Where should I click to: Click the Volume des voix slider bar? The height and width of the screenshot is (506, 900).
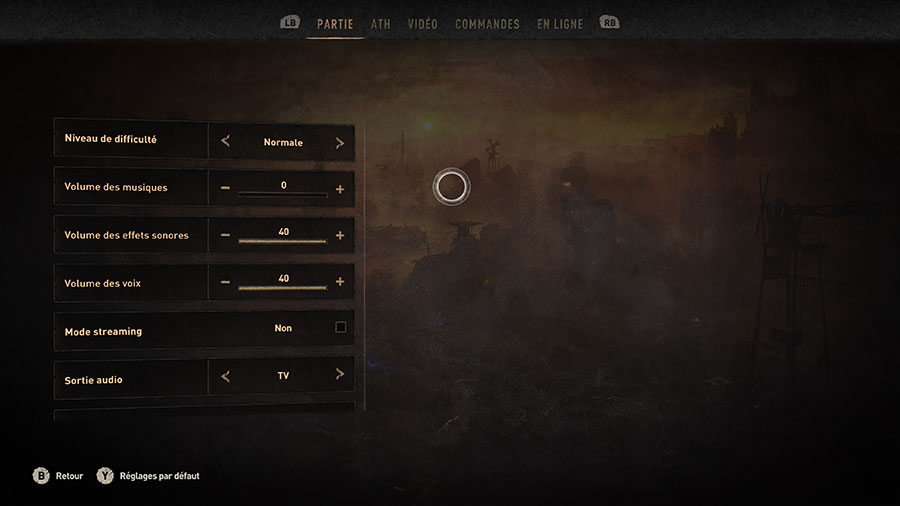(x=282, y=288)
